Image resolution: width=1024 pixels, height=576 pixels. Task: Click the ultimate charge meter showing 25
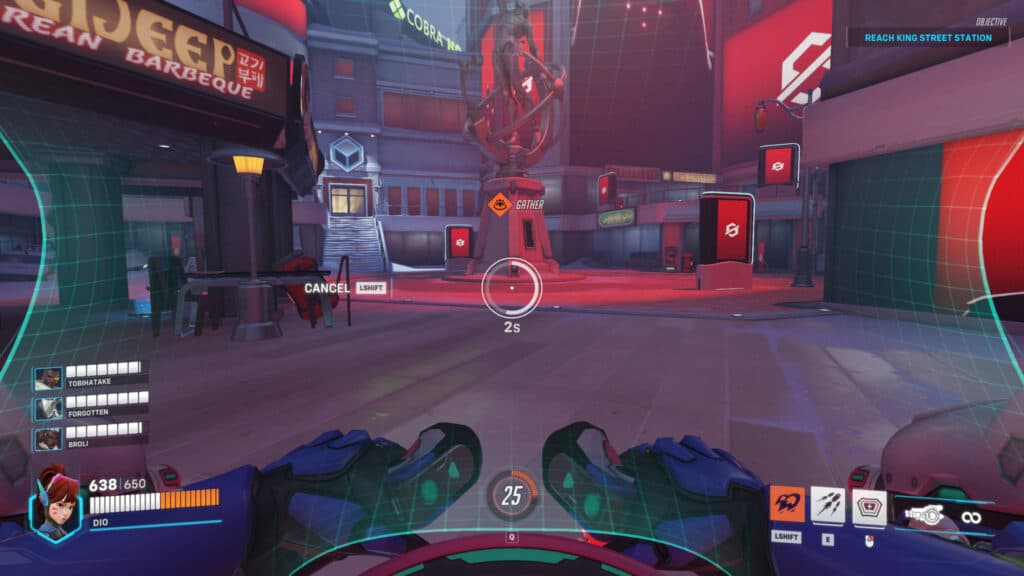click(x=512, y=495)
